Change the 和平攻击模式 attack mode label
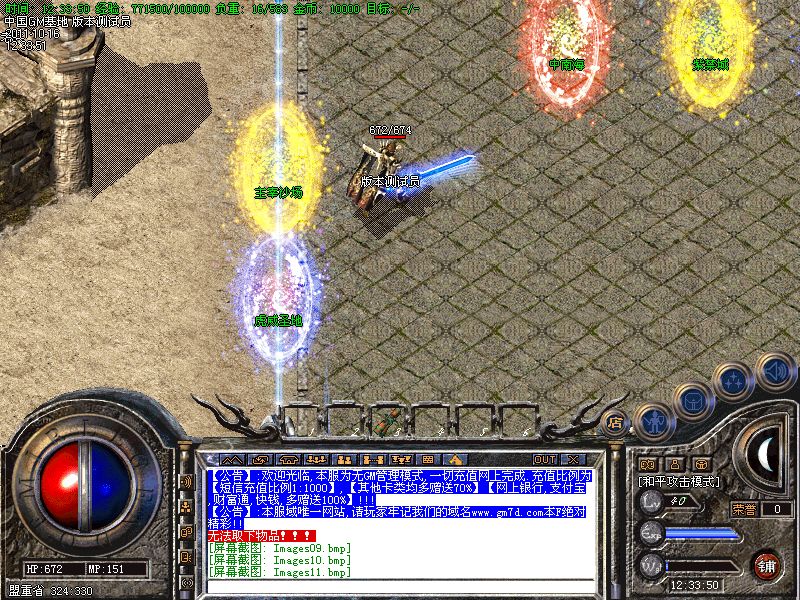This screenshot has width=800, height=600. coord(679,481)
